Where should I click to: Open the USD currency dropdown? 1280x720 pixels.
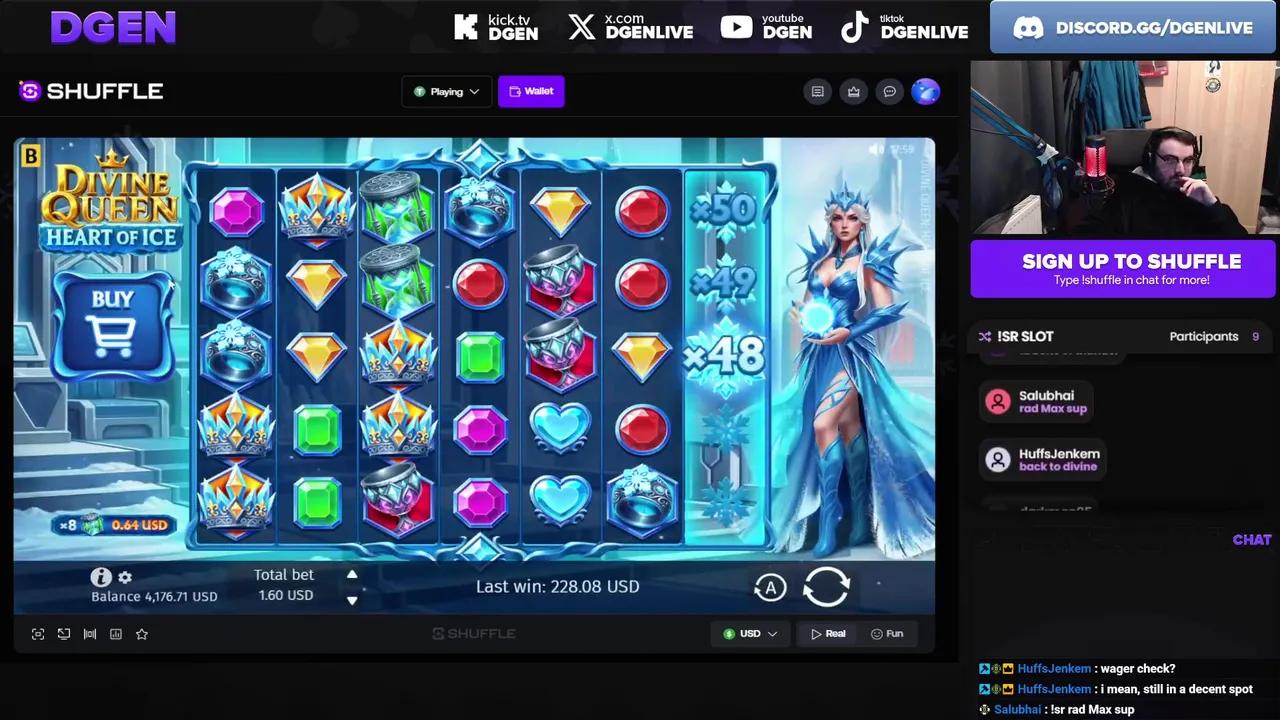click(750, 633)
